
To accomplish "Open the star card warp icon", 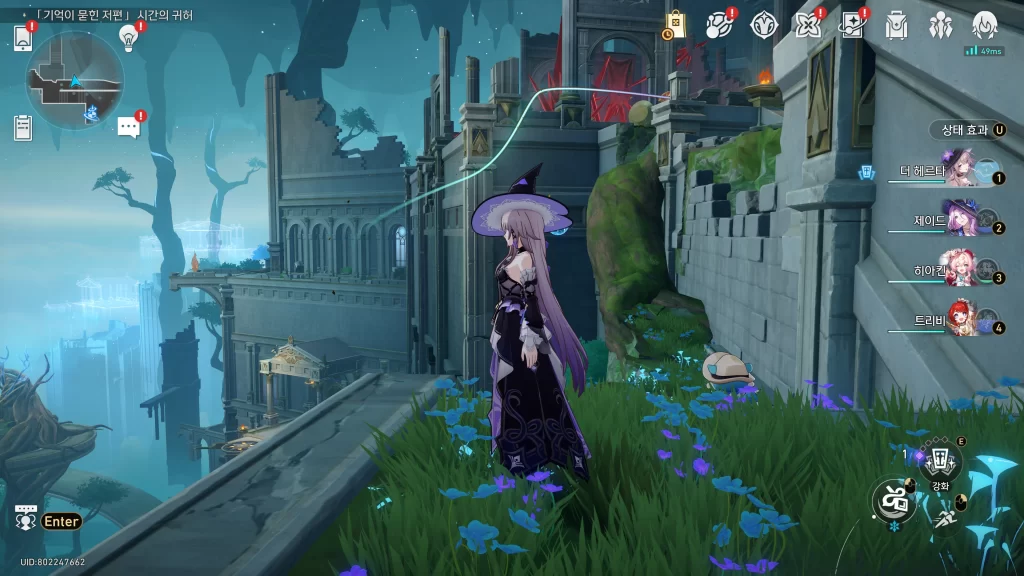I will [852, 25].
